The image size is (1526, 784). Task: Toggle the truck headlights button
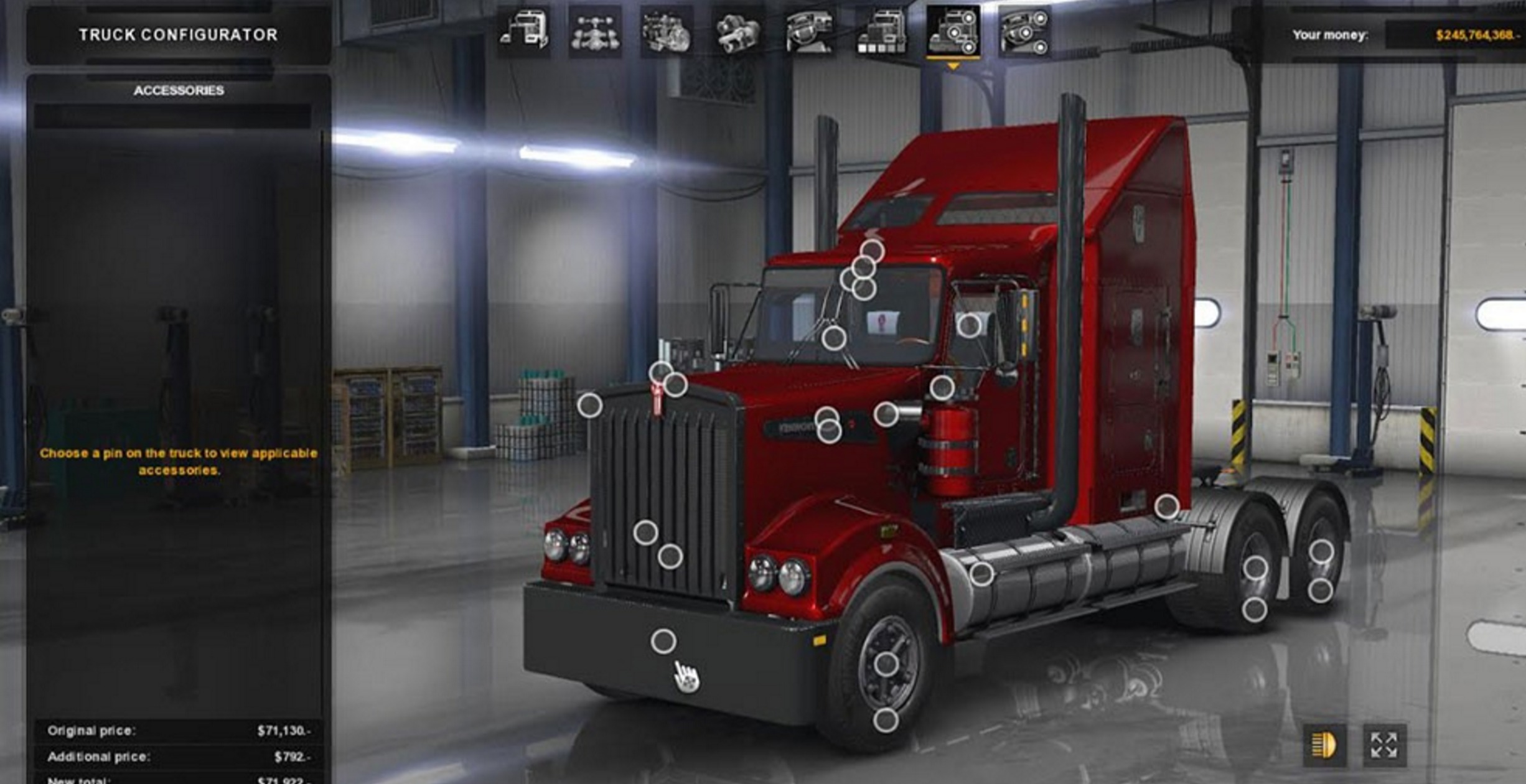click(x=1324, y=745)
